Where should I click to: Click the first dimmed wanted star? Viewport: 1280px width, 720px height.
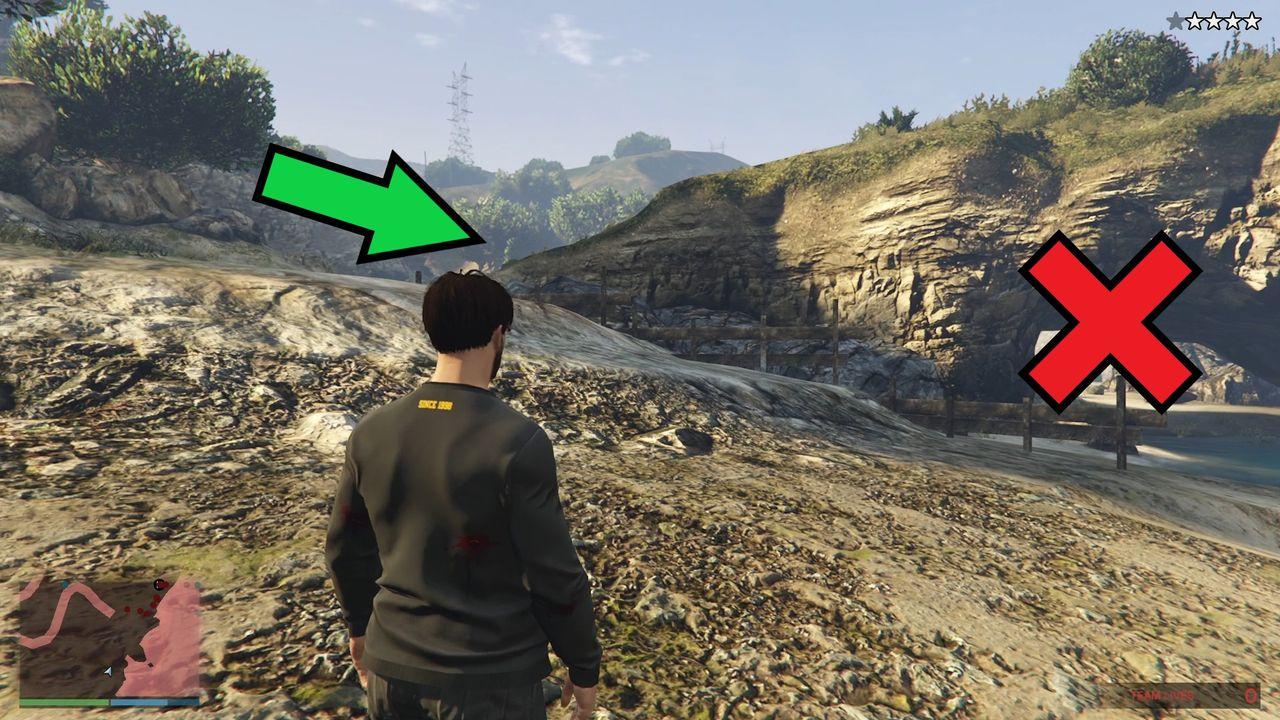click(1177, 19)
